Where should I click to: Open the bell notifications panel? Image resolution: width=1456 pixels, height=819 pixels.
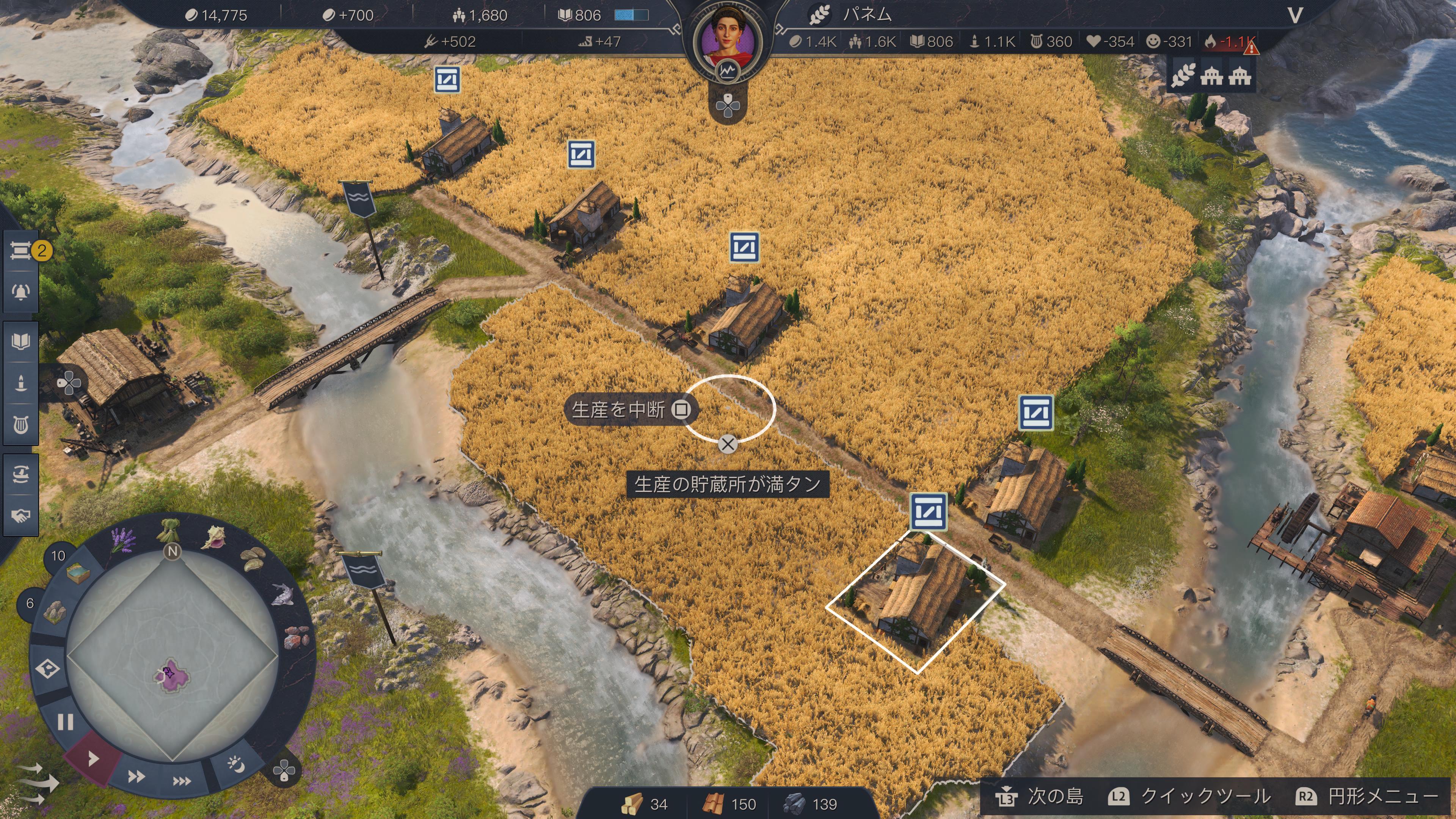(21, 292)
